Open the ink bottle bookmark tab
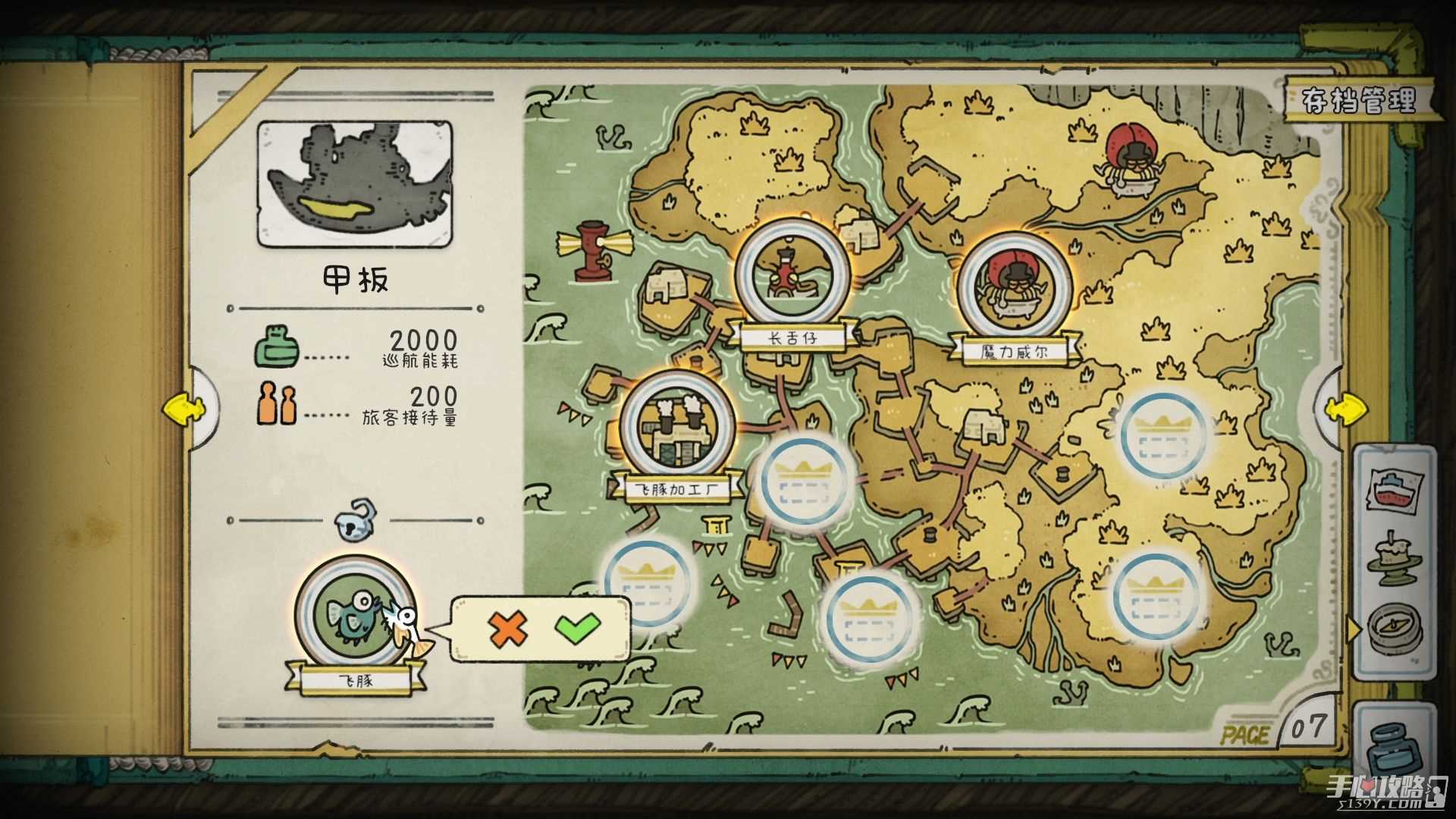 pos(1394,747)
